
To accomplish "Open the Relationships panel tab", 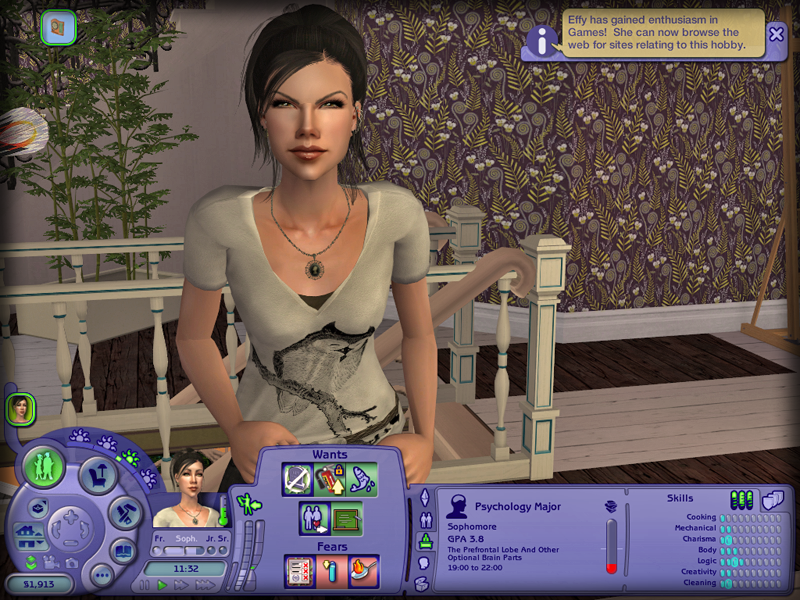I will 424,520.
